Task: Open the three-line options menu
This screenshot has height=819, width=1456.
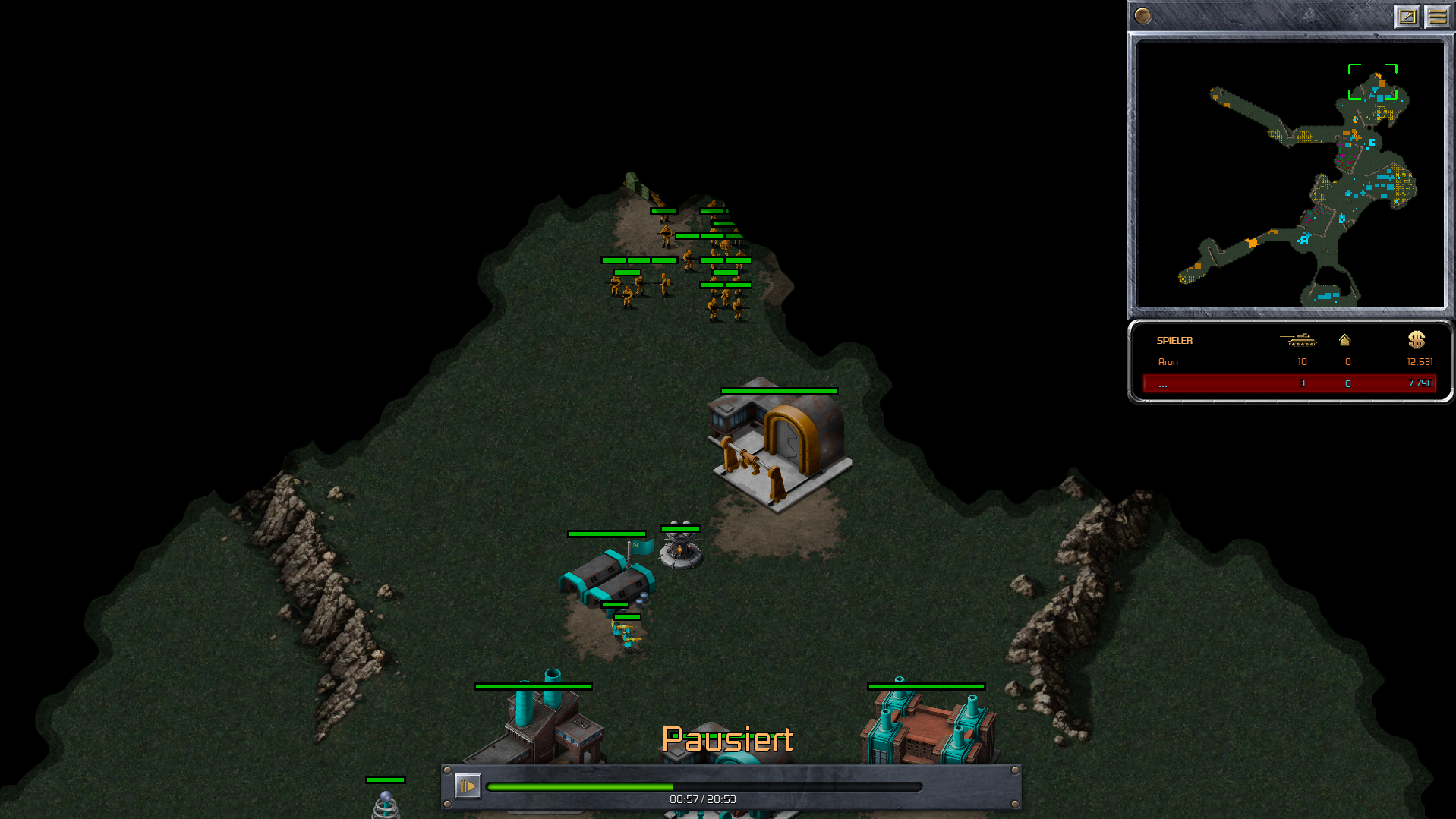Action: click(1437, 16)
